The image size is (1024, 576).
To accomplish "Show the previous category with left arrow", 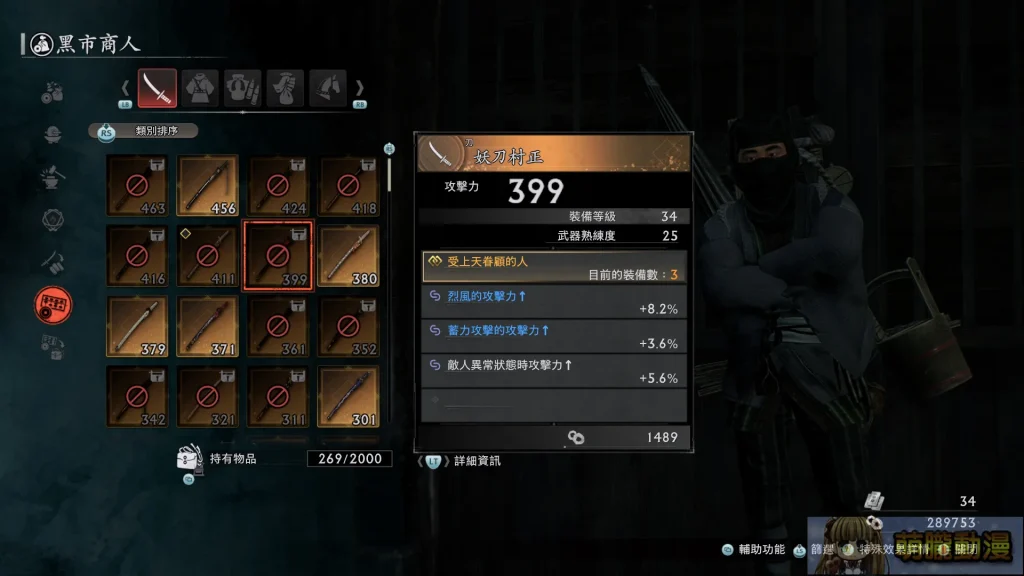I will coord(126,88).
